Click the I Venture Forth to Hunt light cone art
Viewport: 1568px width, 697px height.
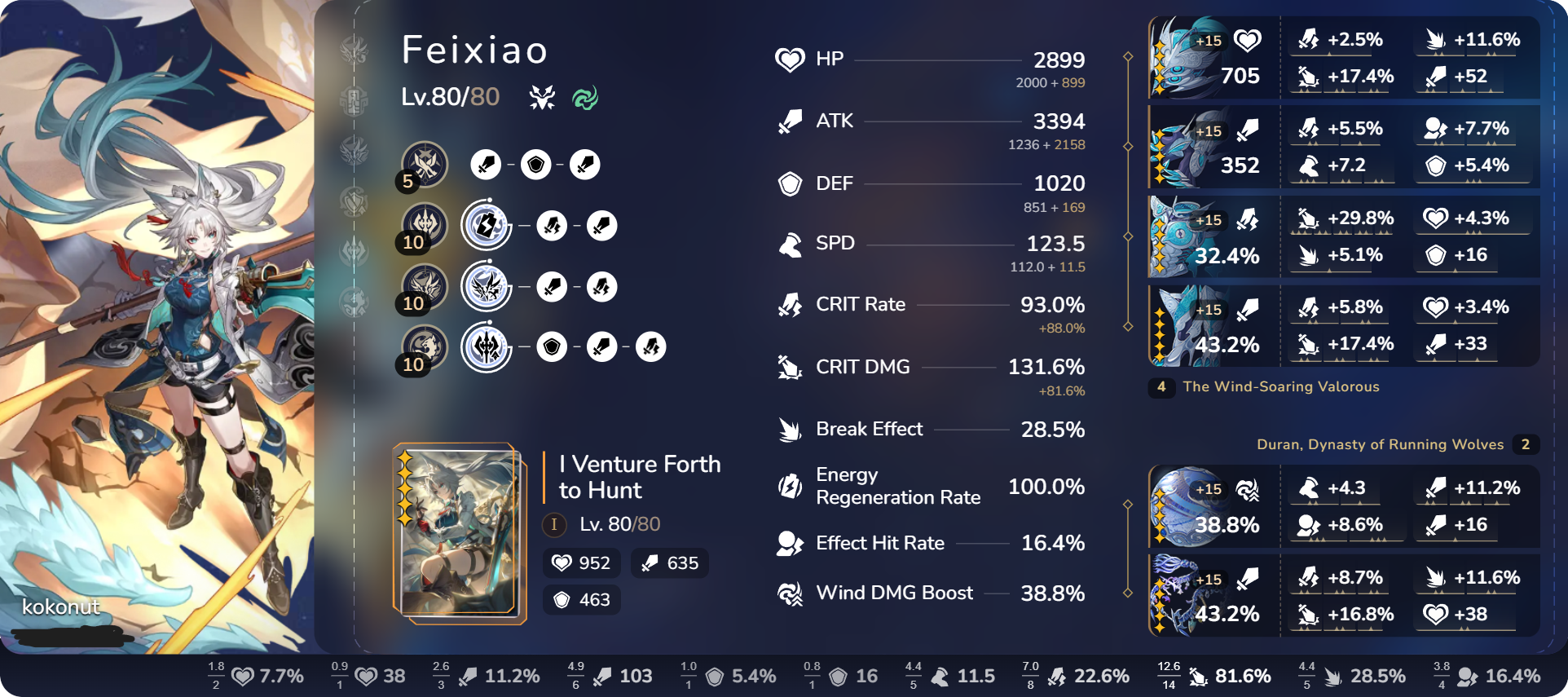tap(459, 534)
